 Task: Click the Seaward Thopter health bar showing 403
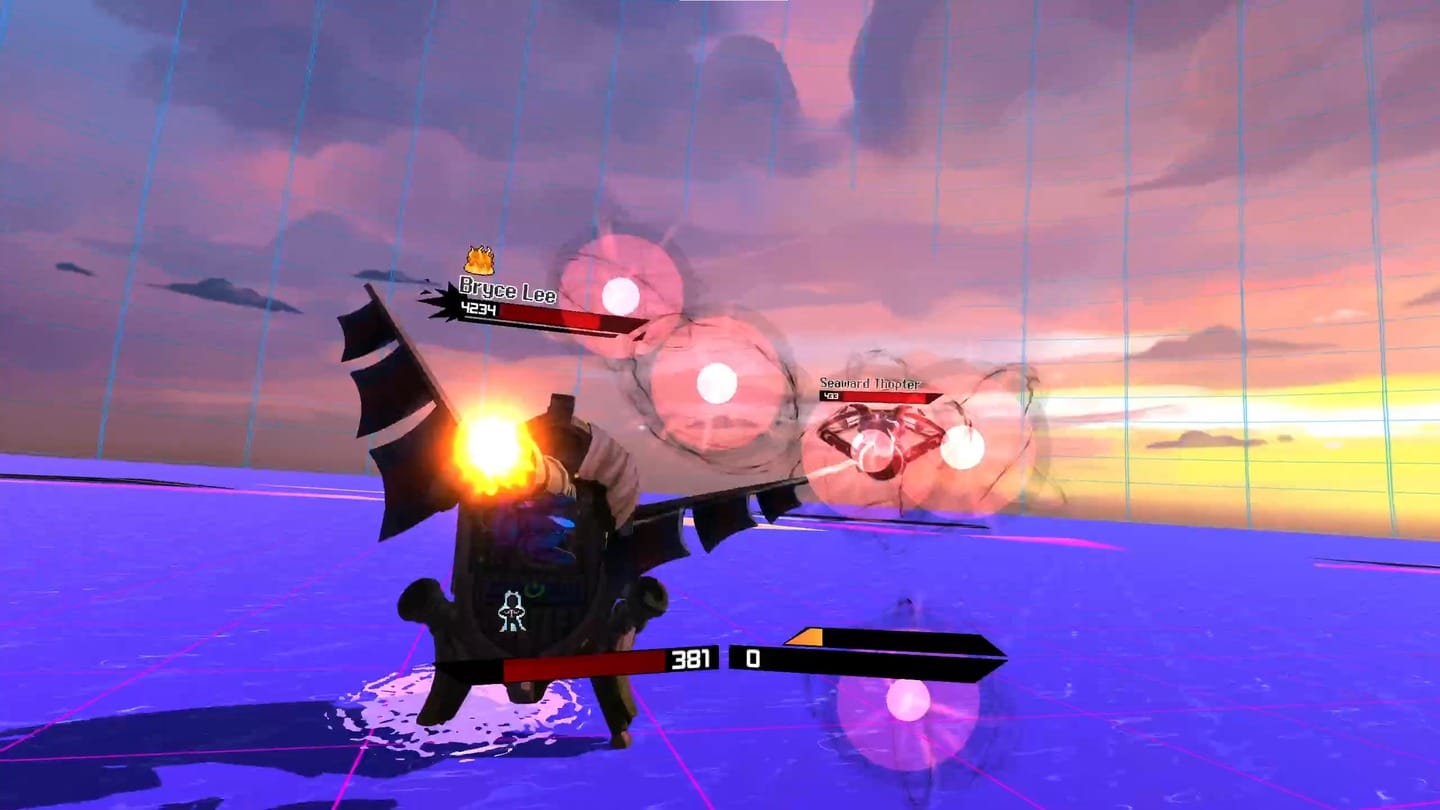tap(880, 398)
